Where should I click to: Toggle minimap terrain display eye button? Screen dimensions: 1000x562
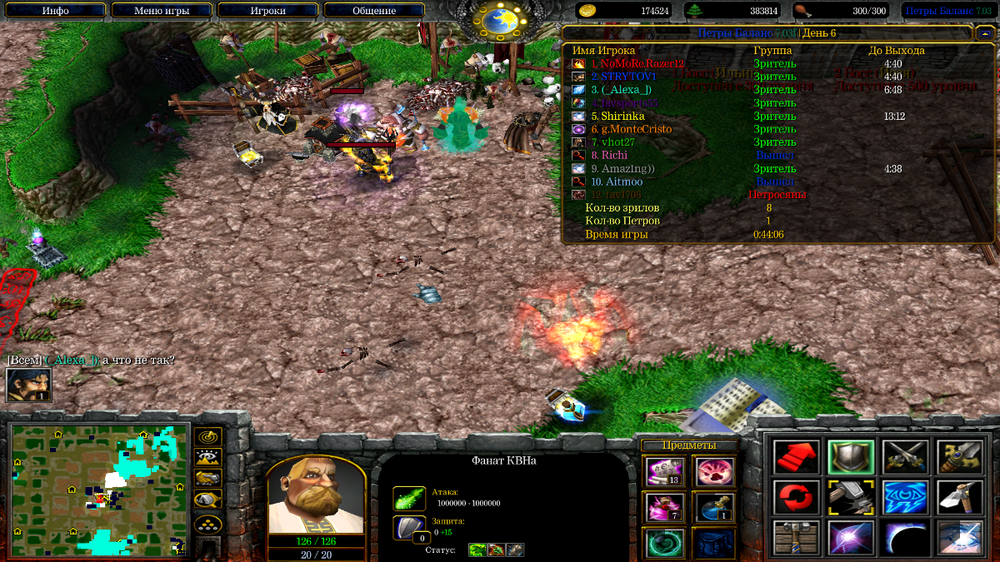click(208, 459)
